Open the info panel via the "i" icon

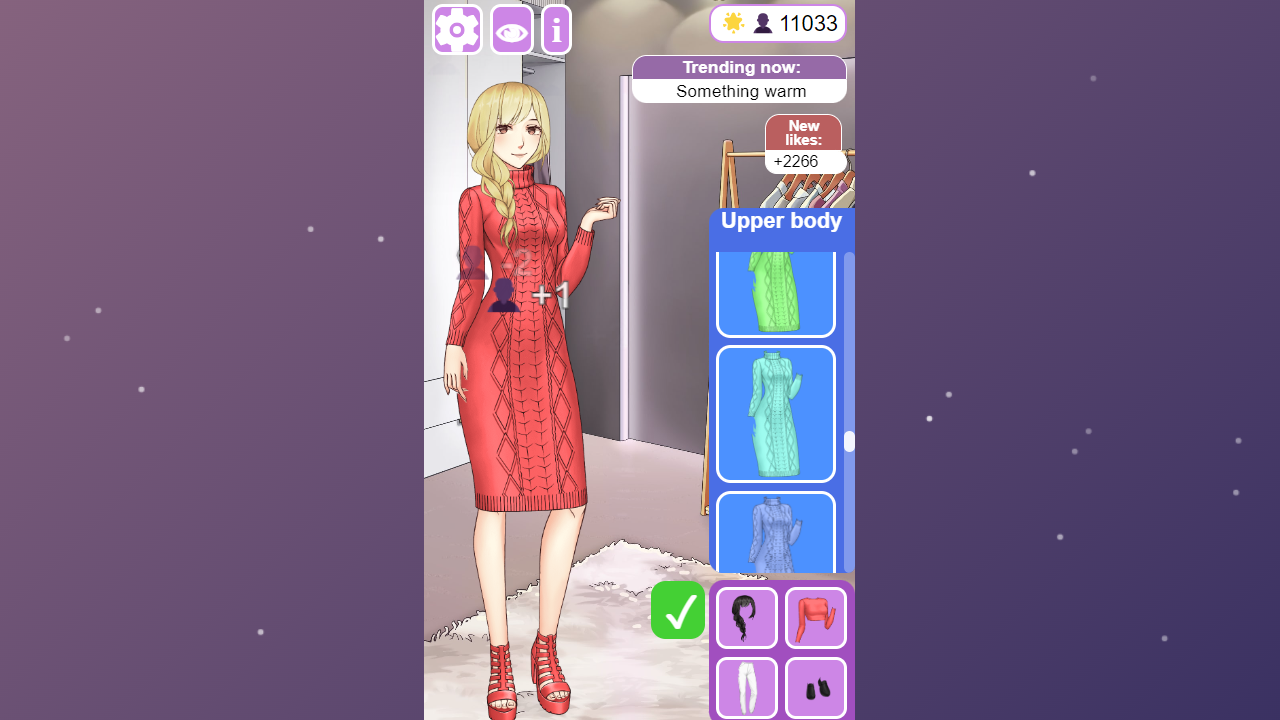[x=556, y=29]
